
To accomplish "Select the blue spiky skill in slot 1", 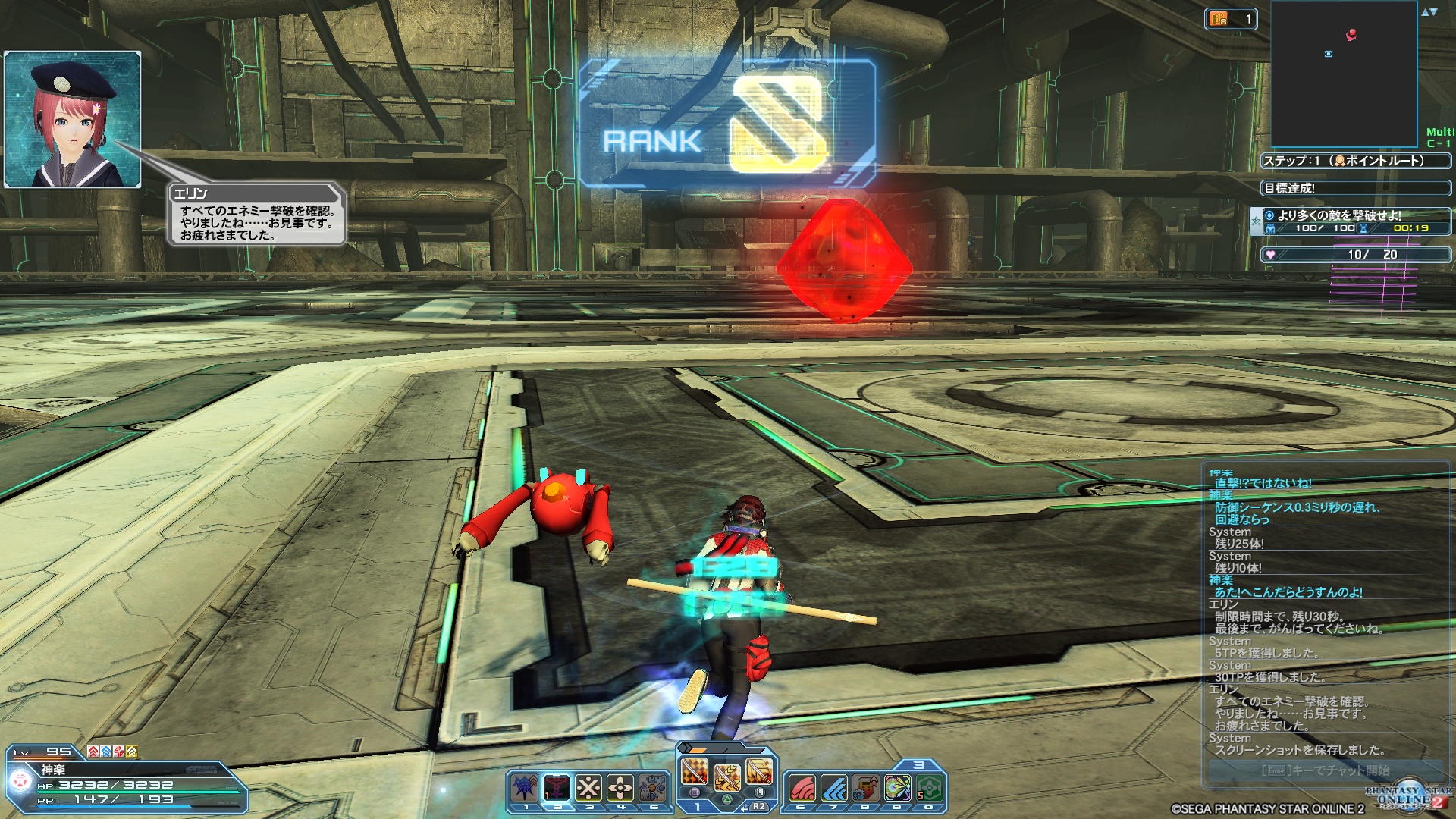I will pos(525,789).
